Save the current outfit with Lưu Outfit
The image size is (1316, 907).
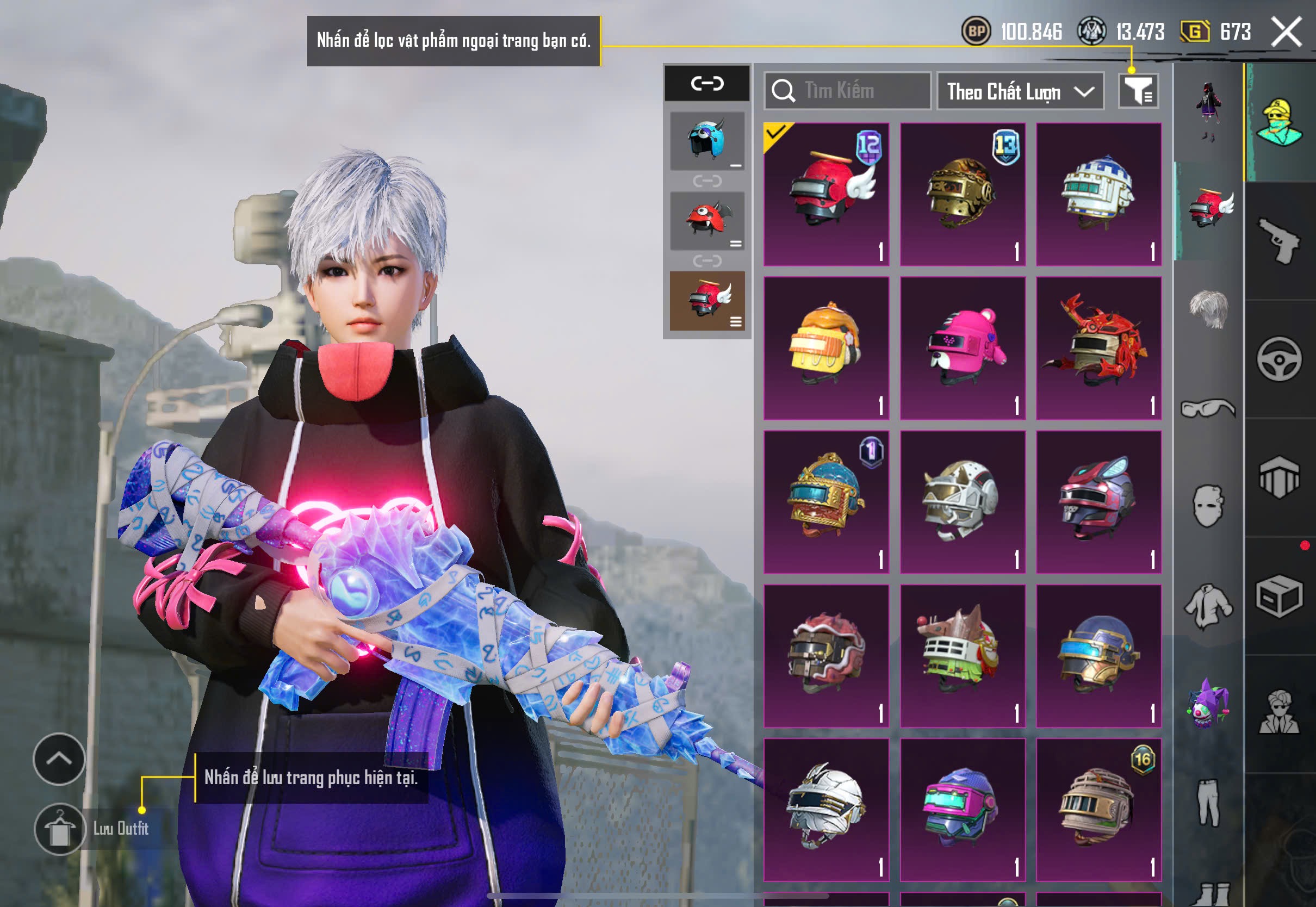(x=60, y=829)
